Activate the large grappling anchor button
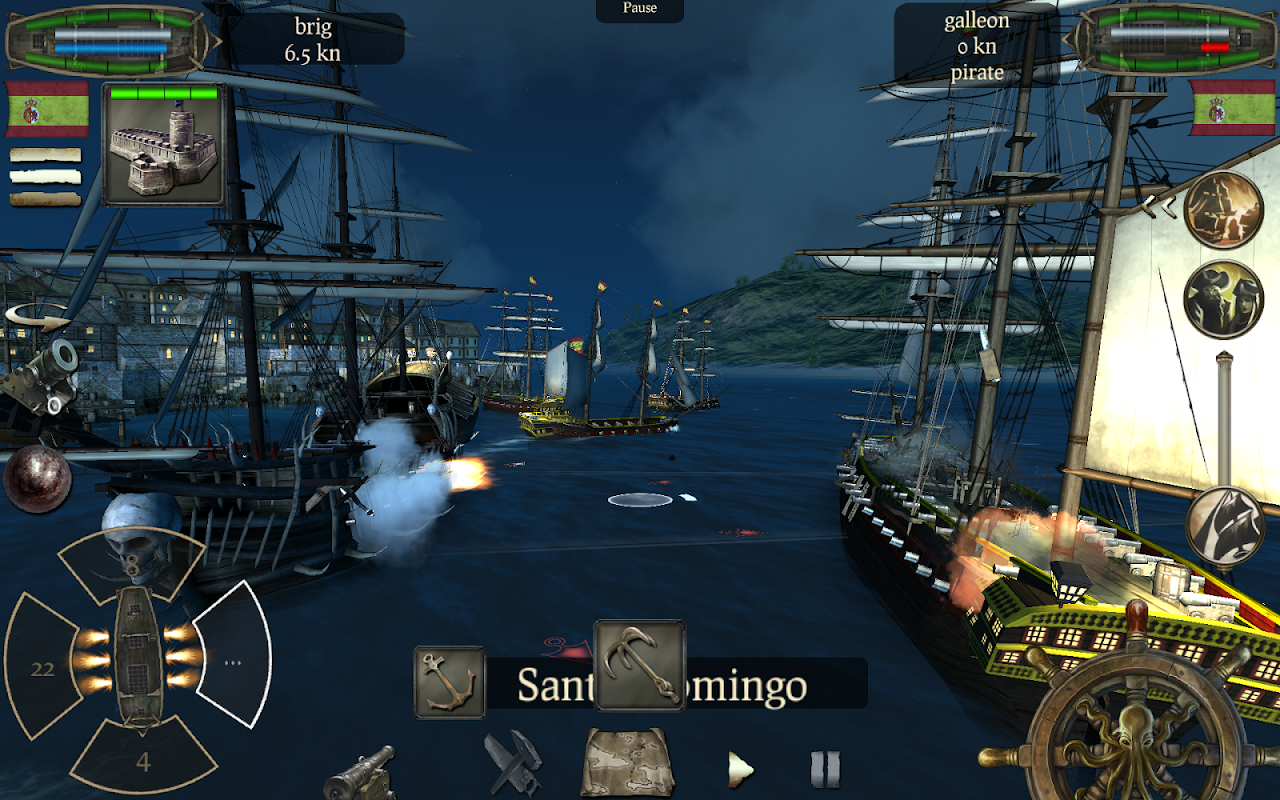 [x=640, y=665]
